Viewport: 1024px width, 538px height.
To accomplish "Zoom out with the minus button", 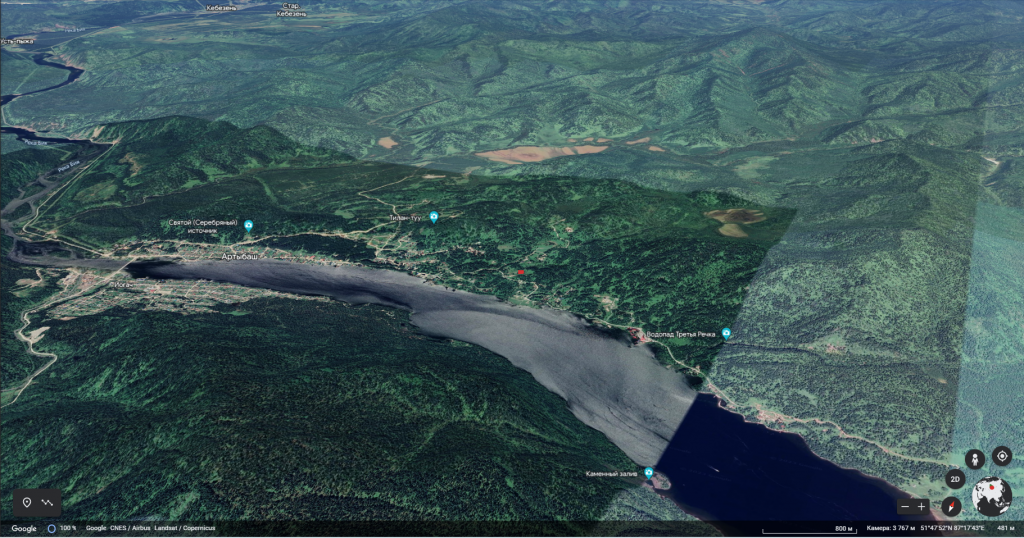I will (x=905, y=507).
